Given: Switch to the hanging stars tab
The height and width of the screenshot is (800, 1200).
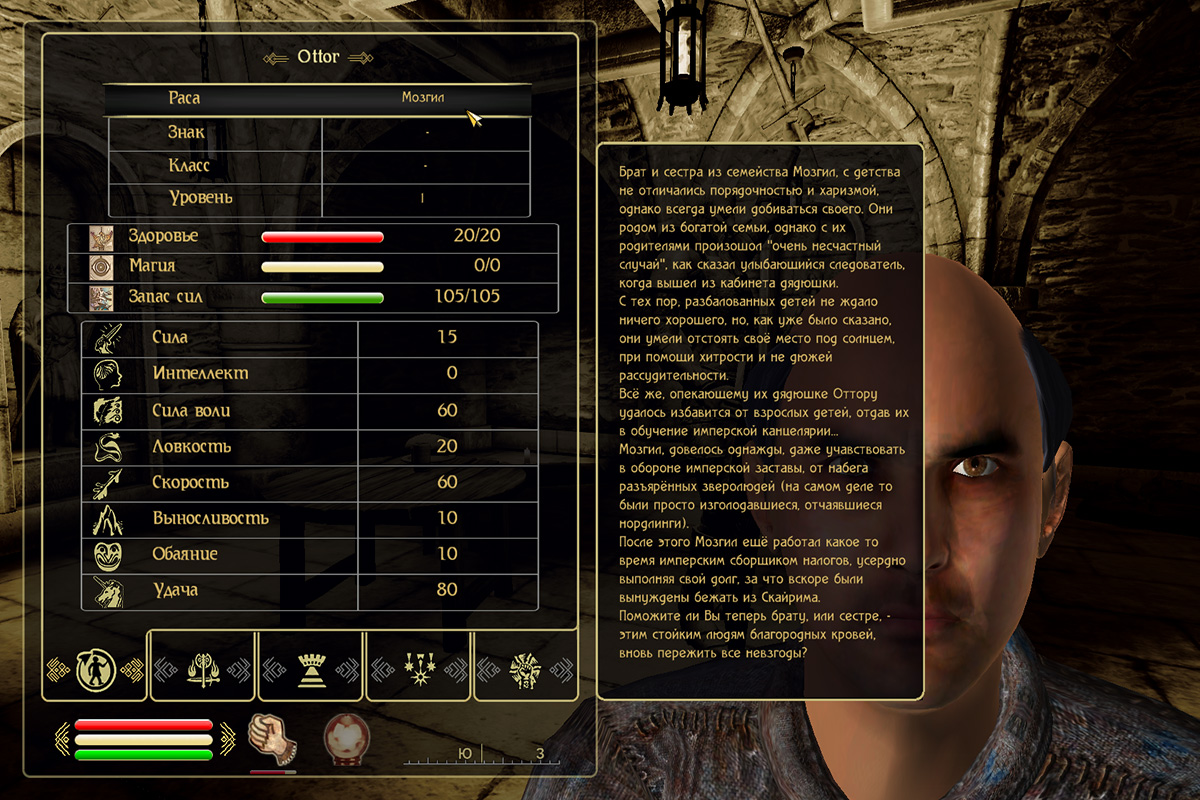Looking at the screenshot, I should pyautogui.click(x=418, y=667).
